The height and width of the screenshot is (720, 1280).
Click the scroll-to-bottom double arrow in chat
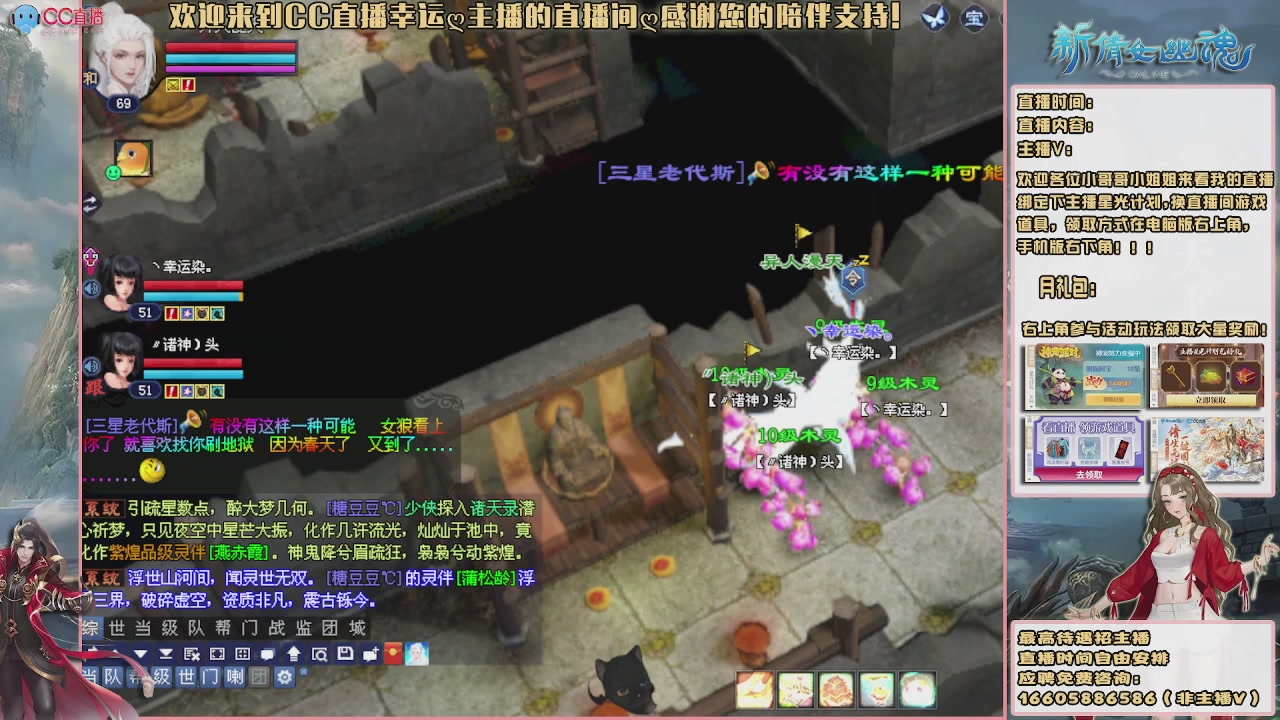click(167, 653)
